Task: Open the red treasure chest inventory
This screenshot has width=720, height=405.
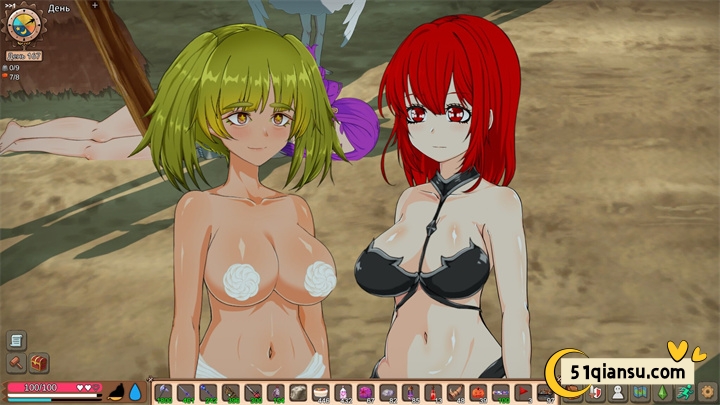Action: (x=39, y=364)
